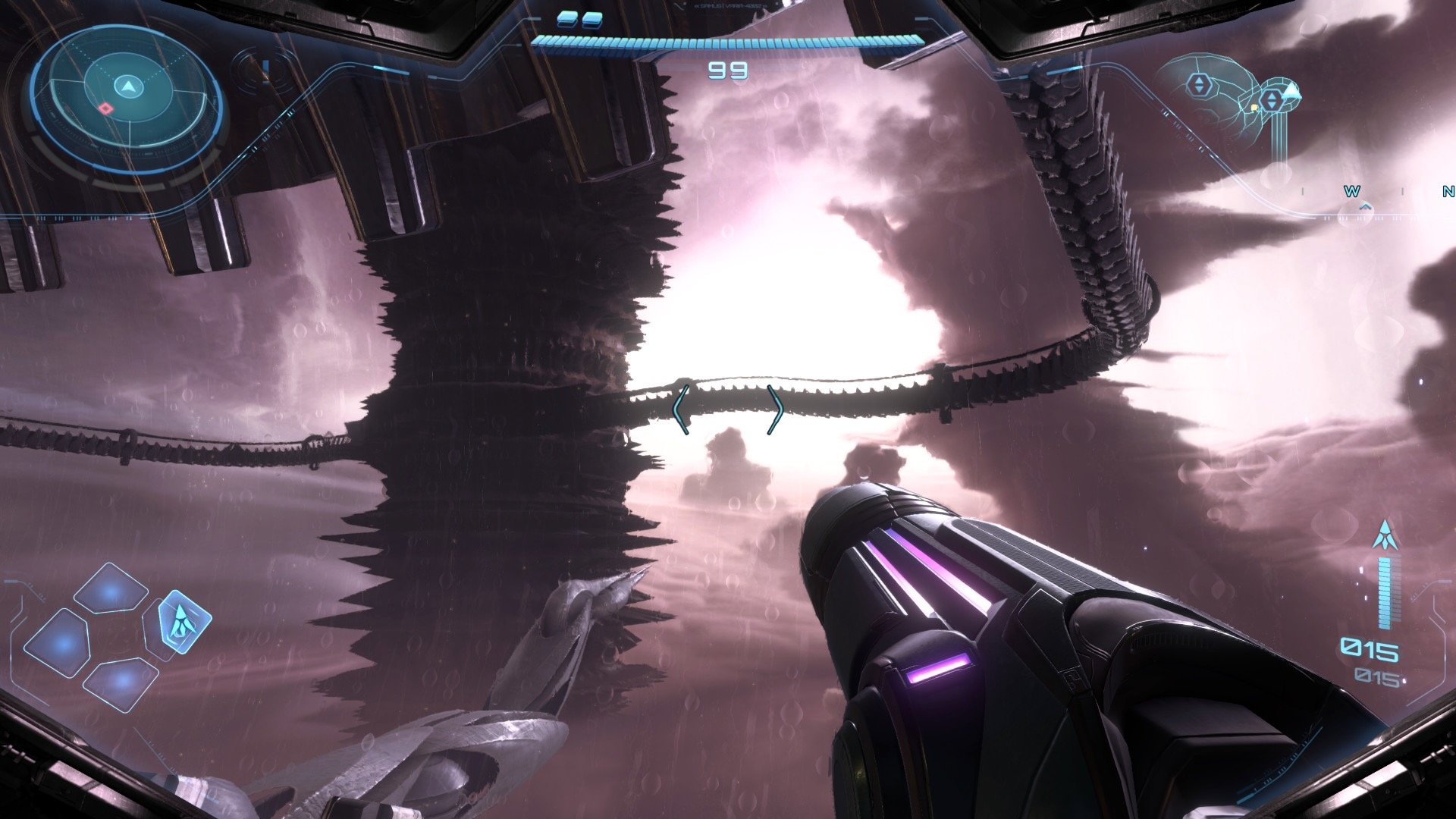The height and width of the screenshot is (819, 1456).
Task: Select the red enemy blip on radar
Action: pyautogui.click(x=106, y=108)
